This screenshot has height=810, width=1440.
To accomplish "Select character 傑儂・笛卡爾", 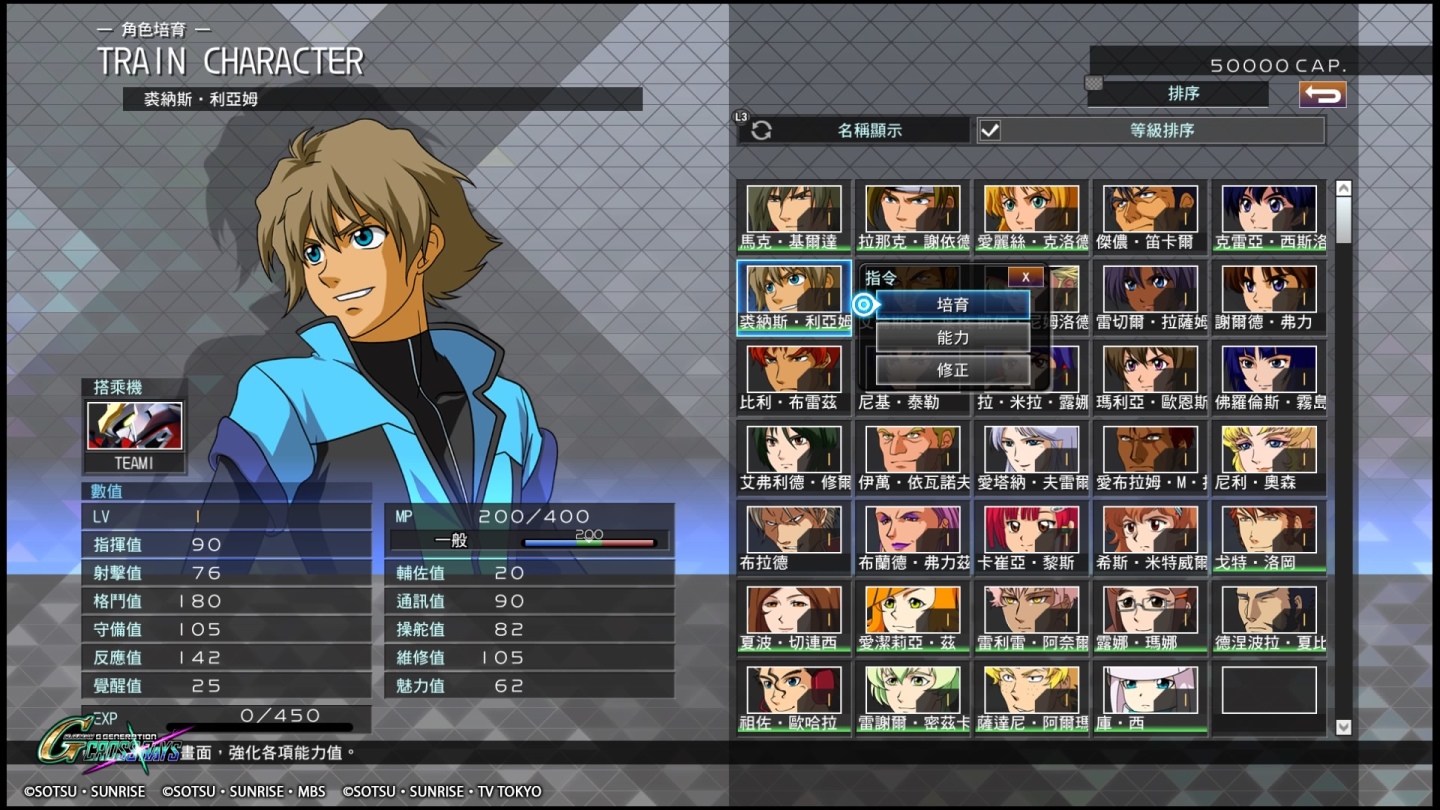I will pos(1150,216).
